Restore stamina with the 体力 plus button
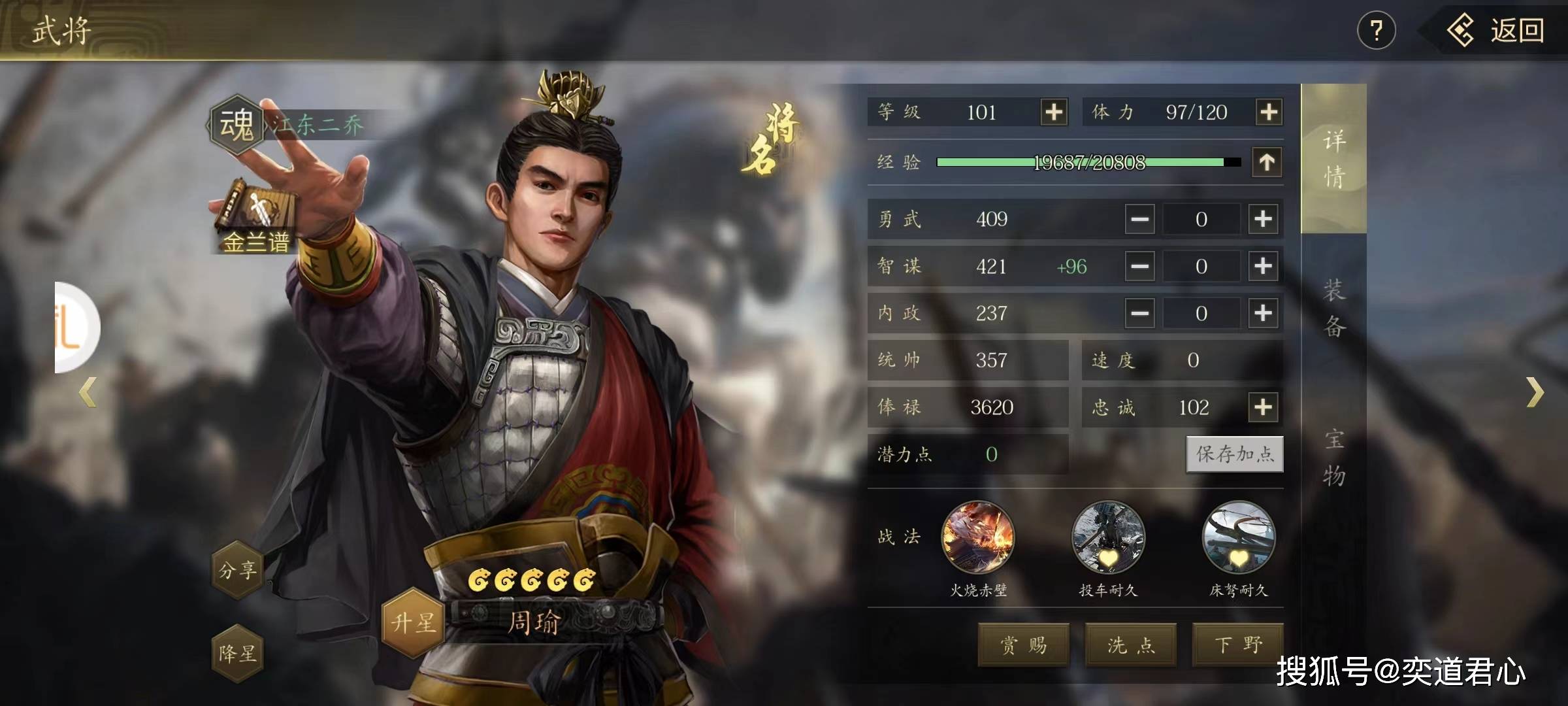Viewport: 1568px width, 706px height. coord(1268,112)
